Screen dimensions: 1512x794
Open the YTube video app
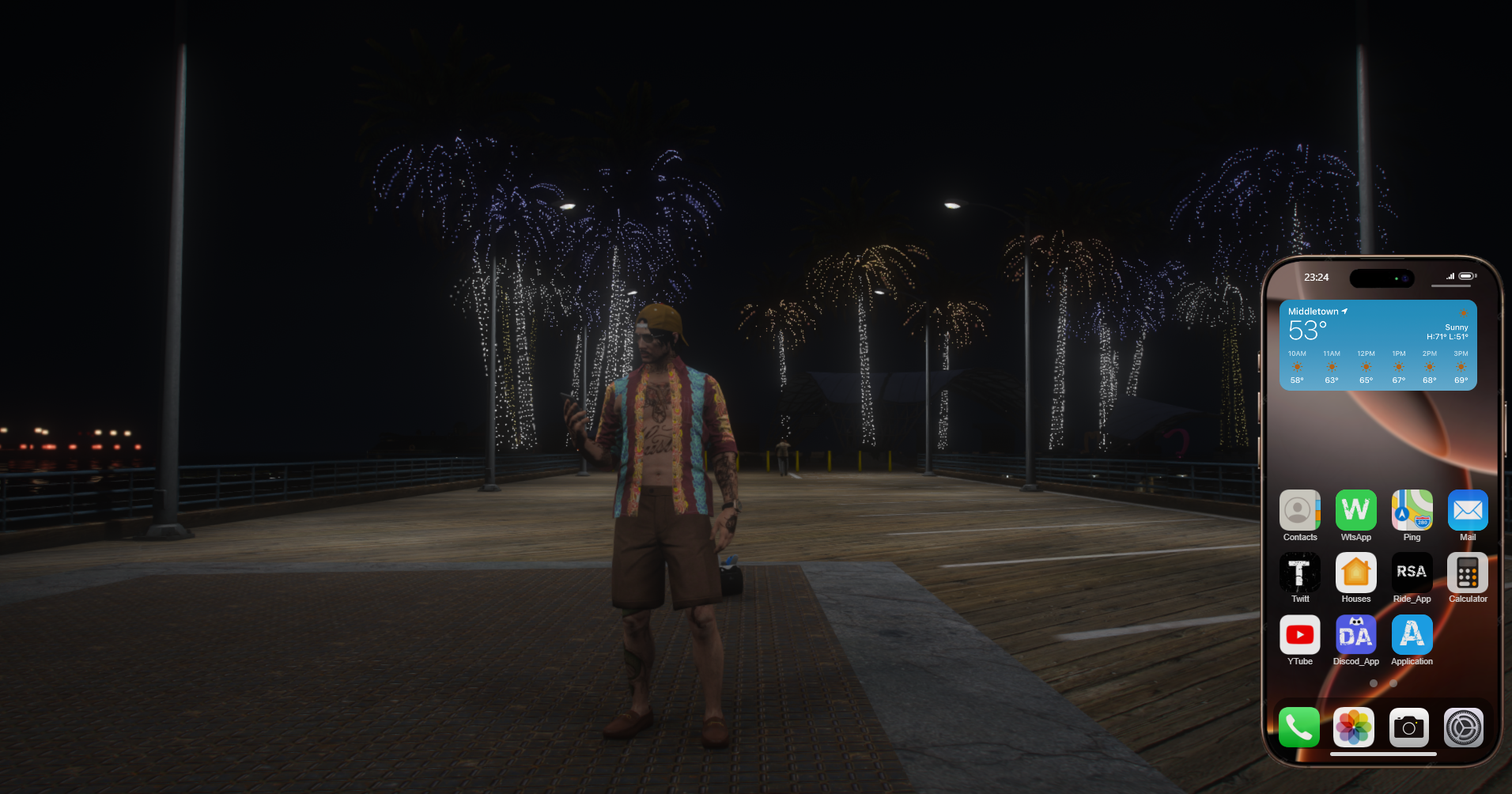[1299, 634]
